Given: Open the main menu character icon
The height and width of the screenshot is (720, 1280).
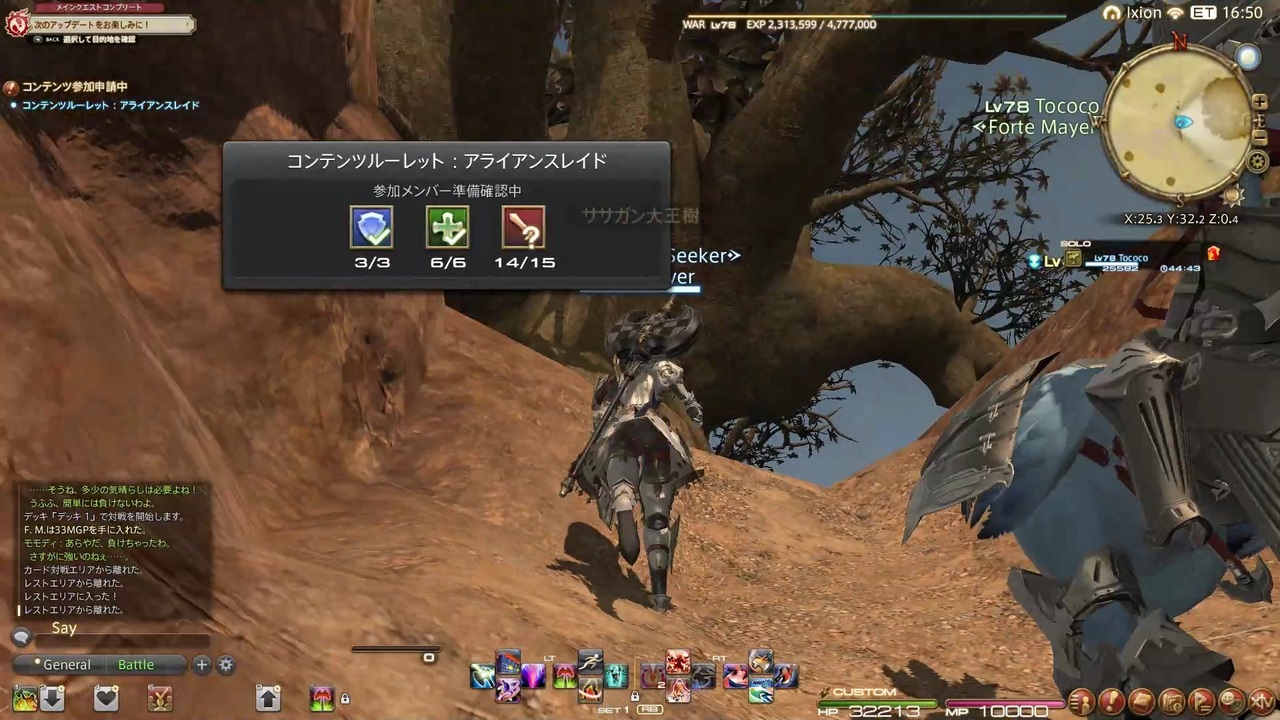Looking at the screenshot, I should (x=1084, y=700).
